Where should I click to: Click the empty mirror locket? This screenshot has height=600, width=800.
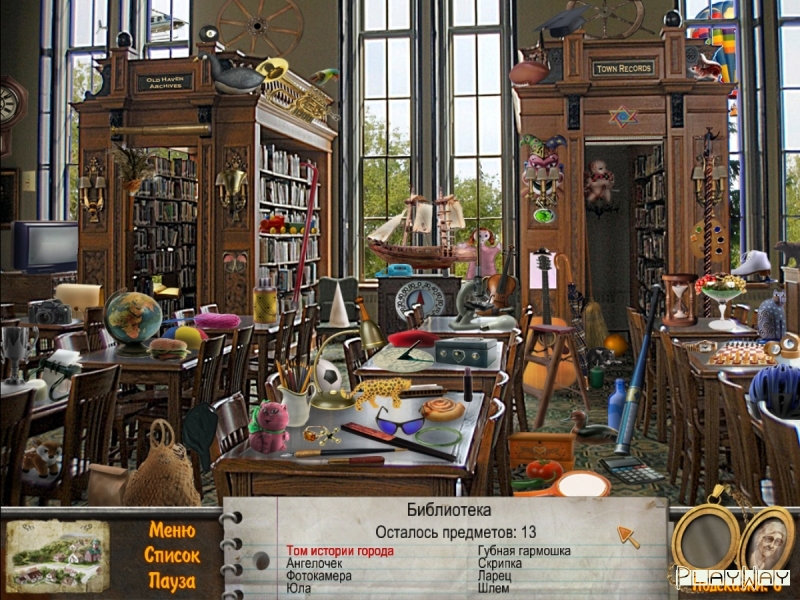[705, 540]
